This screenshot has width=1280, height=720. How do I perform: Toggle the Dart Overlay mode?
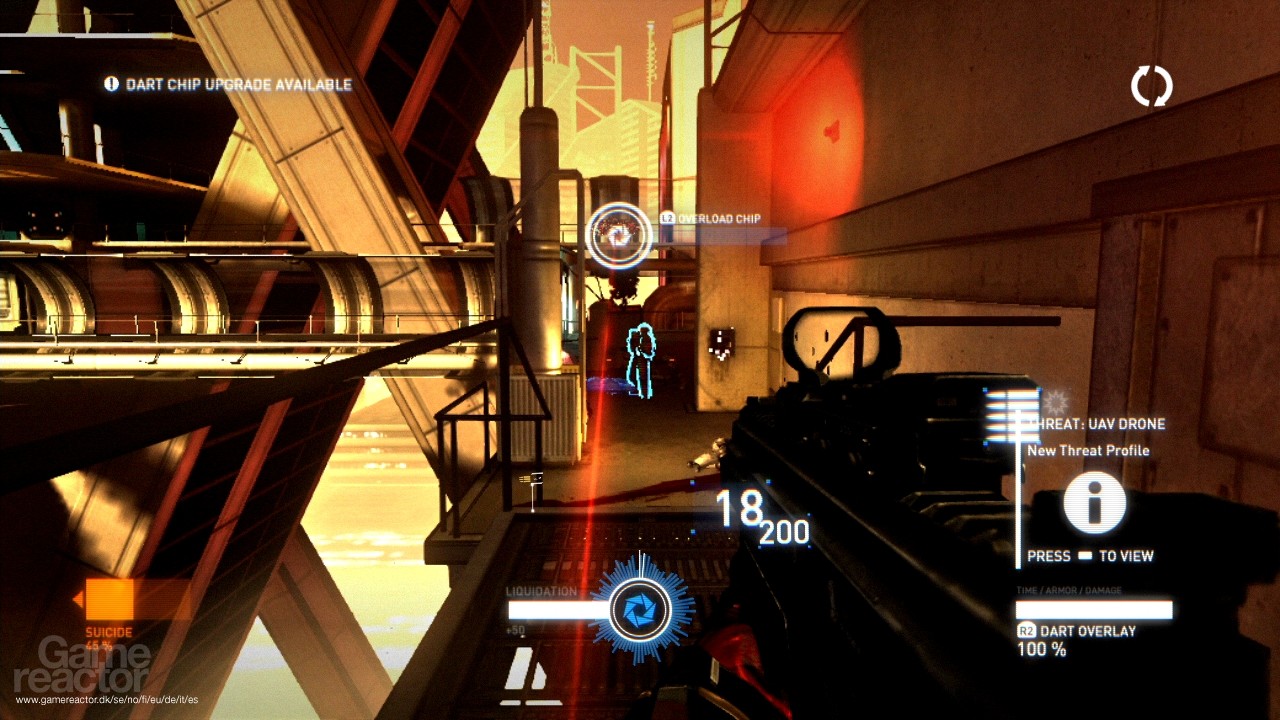(1086, 631)
